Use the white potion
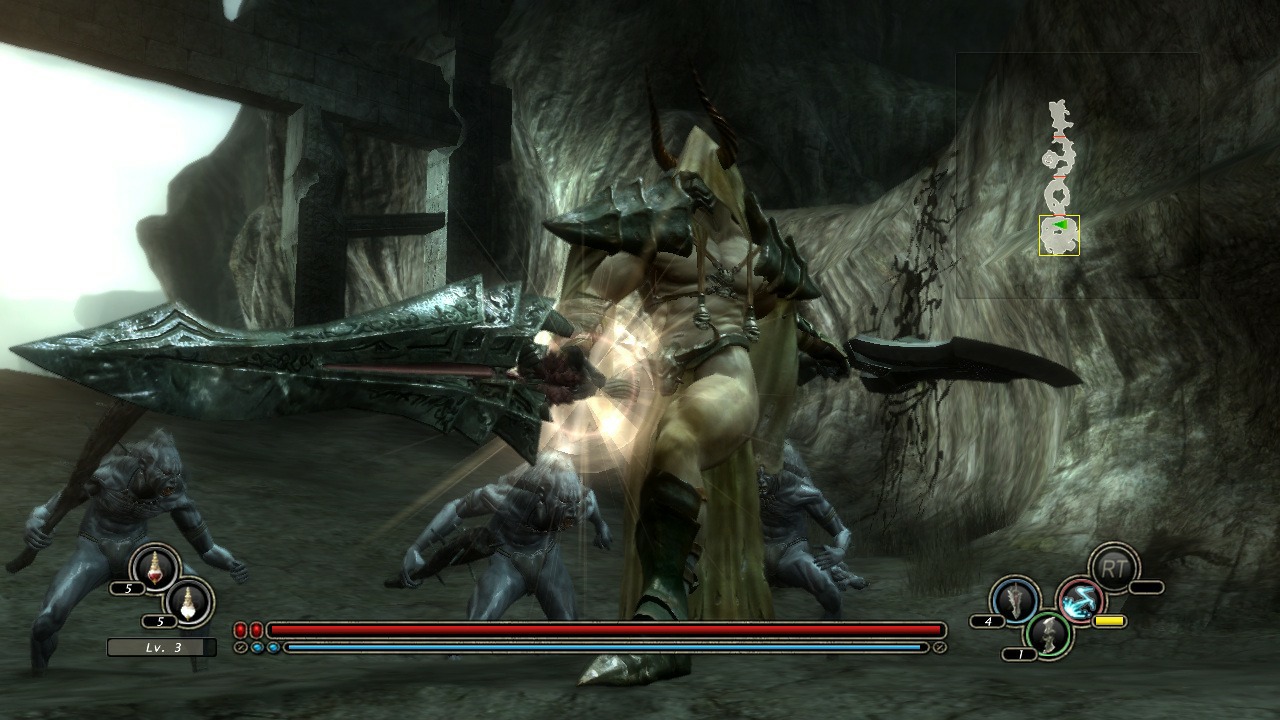 click(x=189, y=601)
